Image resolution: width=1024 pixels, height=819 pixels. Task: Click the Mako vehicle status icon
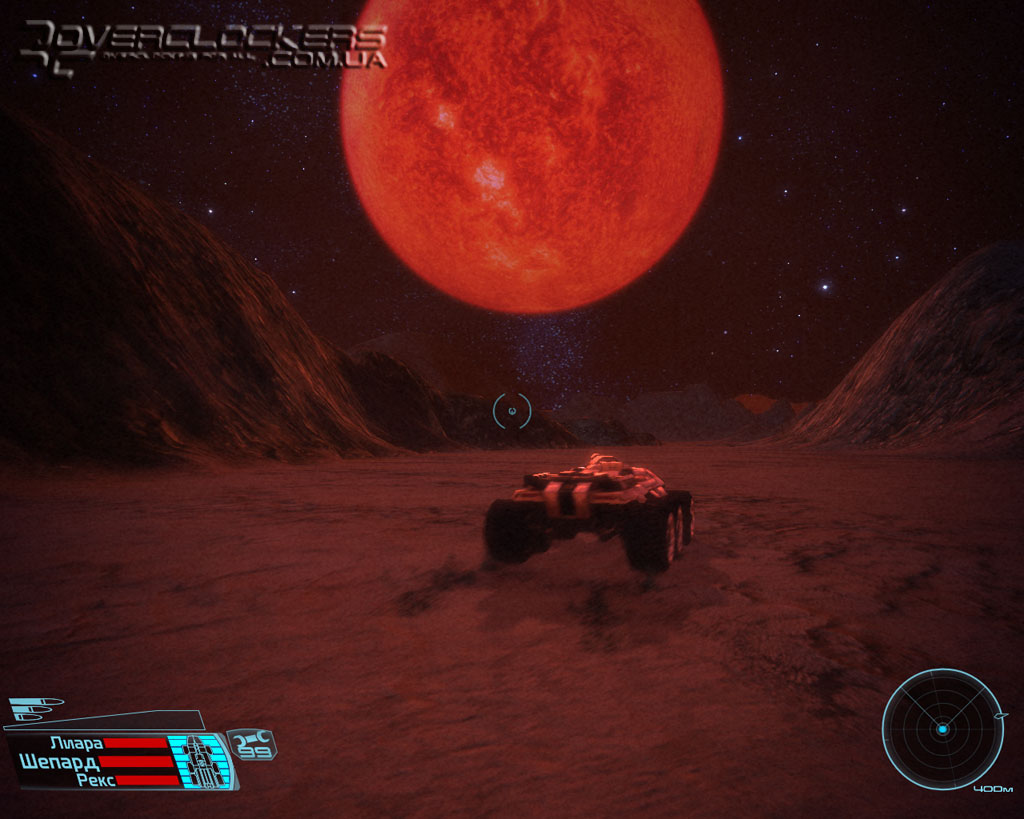coord(203,762)
